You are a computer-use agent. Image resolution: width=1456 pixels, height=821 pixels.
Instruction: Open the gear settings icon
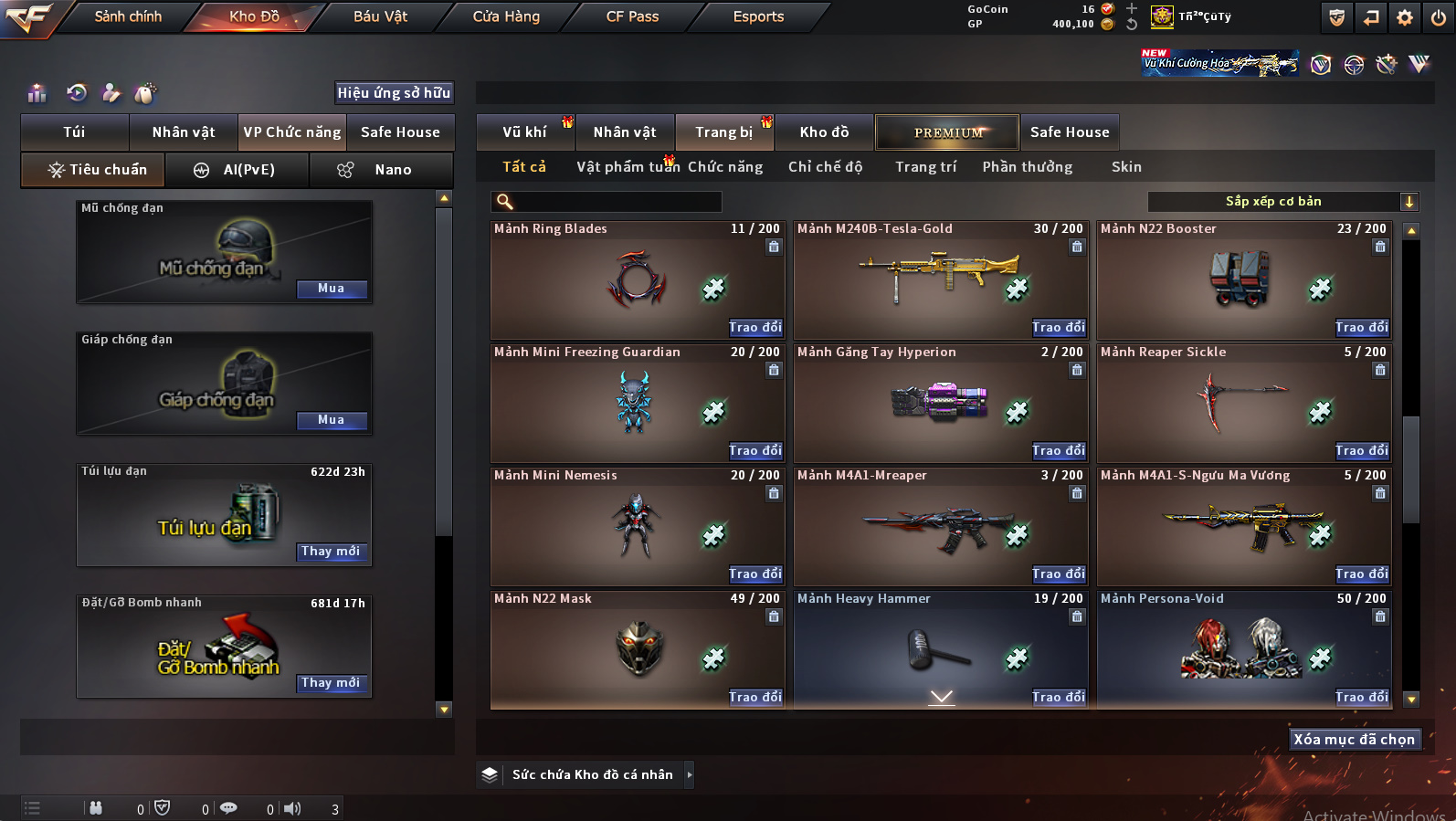1405,17
